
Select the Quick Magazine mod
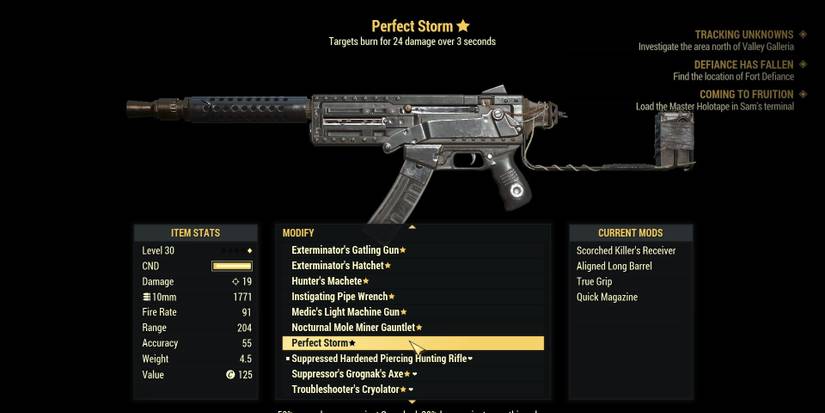pos(606,297)
